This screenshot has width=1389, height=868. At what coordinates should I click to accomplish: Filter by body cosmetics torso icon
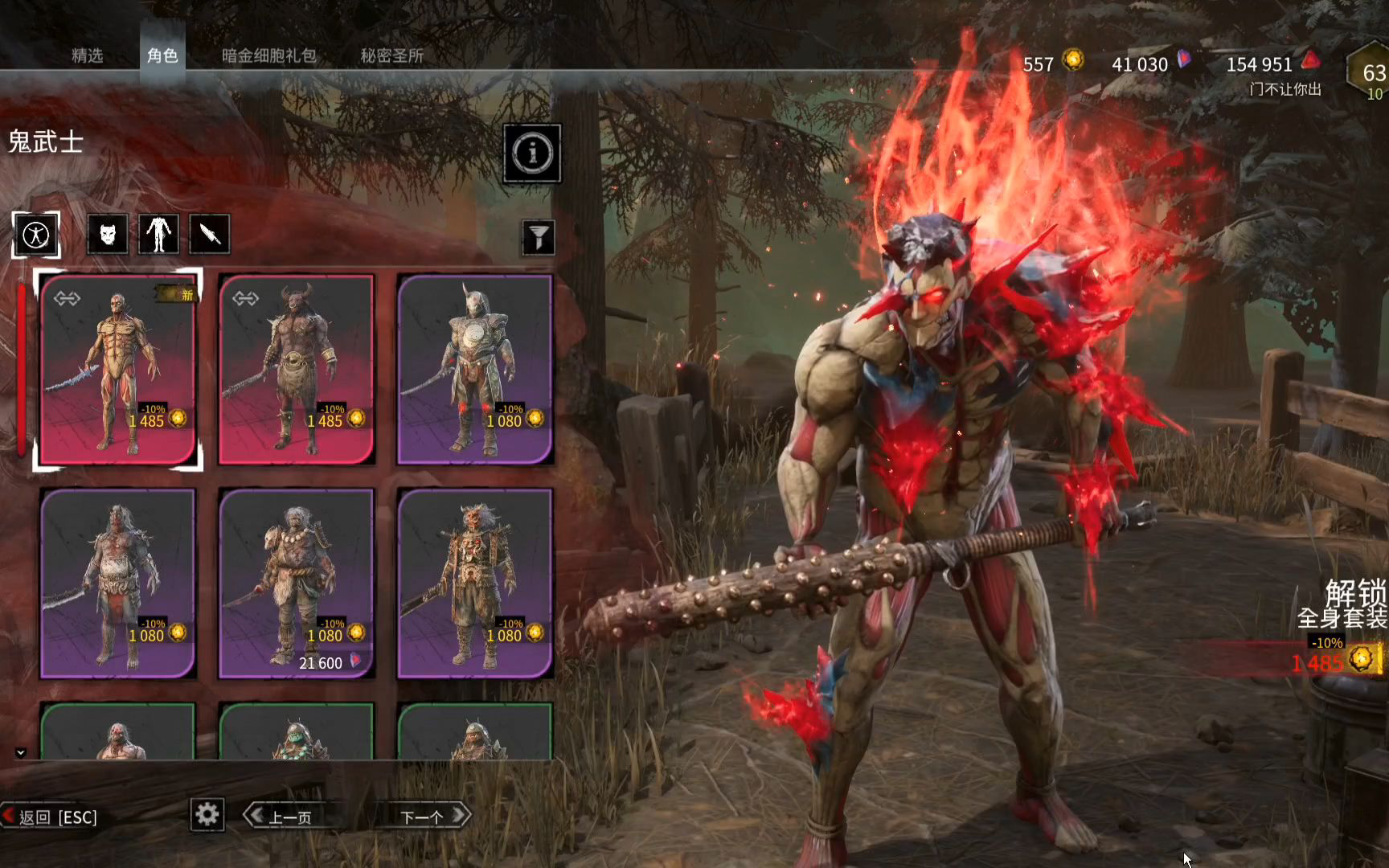click(x=158, y=235)
